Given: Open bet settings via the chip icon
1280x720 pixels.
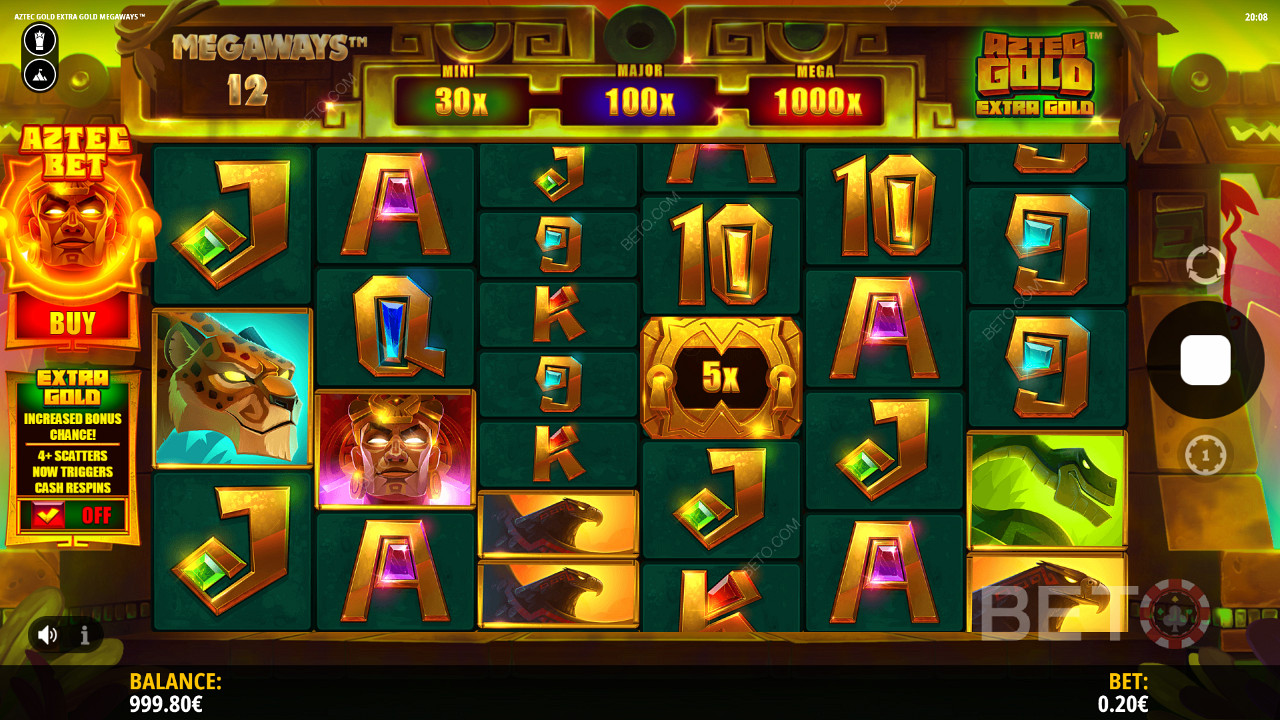Looking at the screenshot, I should 1205,456.
